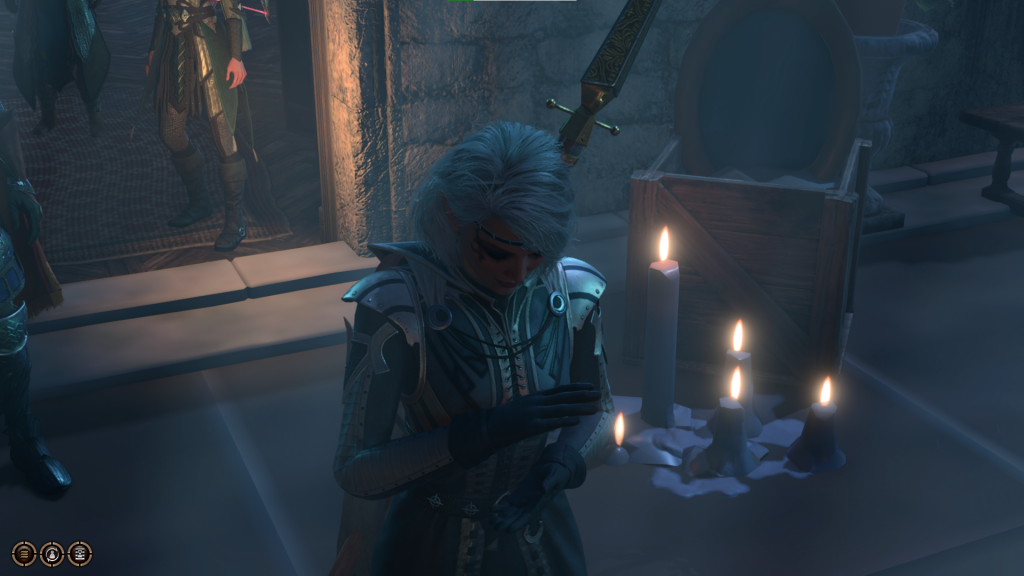Open the three-line menu button
1024x576 pixels.
(24, 554)
